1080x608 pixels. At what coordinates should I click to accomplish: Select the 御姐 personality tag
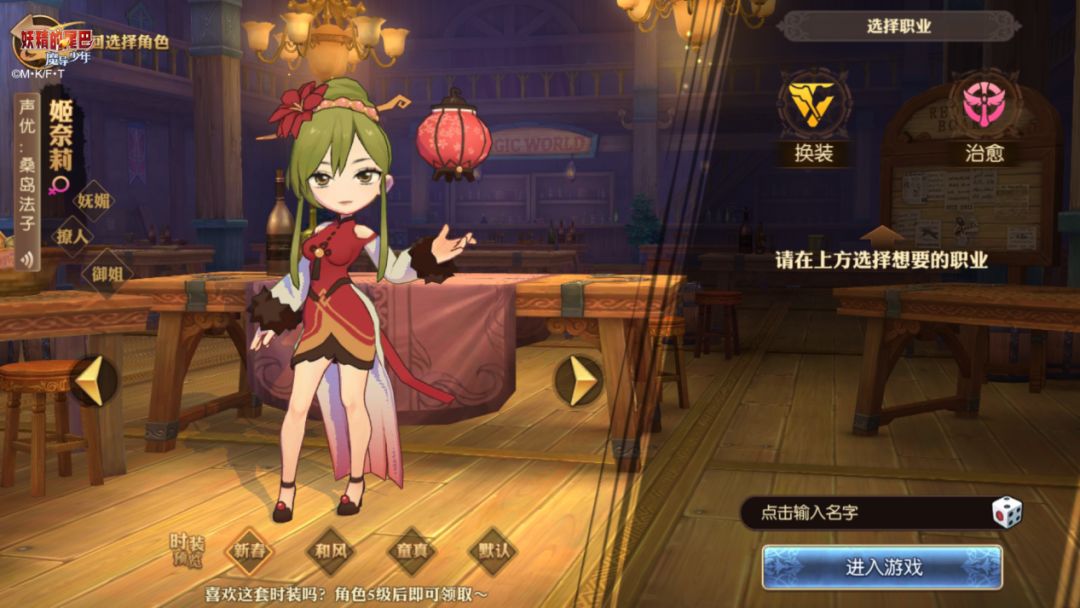[x=106, y=270]
